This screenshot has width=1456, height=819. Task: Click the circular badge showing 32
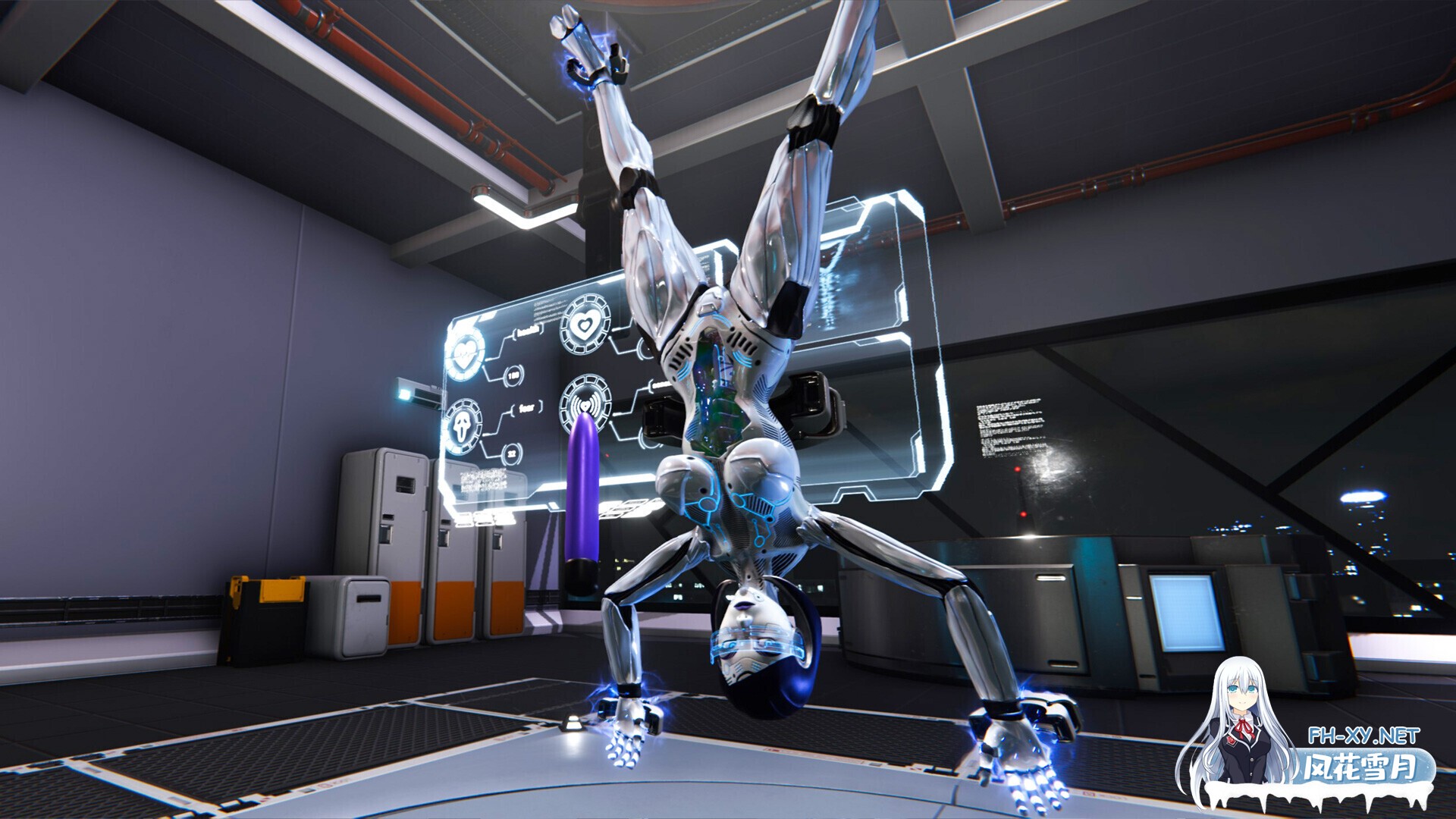tap(513, 453)
